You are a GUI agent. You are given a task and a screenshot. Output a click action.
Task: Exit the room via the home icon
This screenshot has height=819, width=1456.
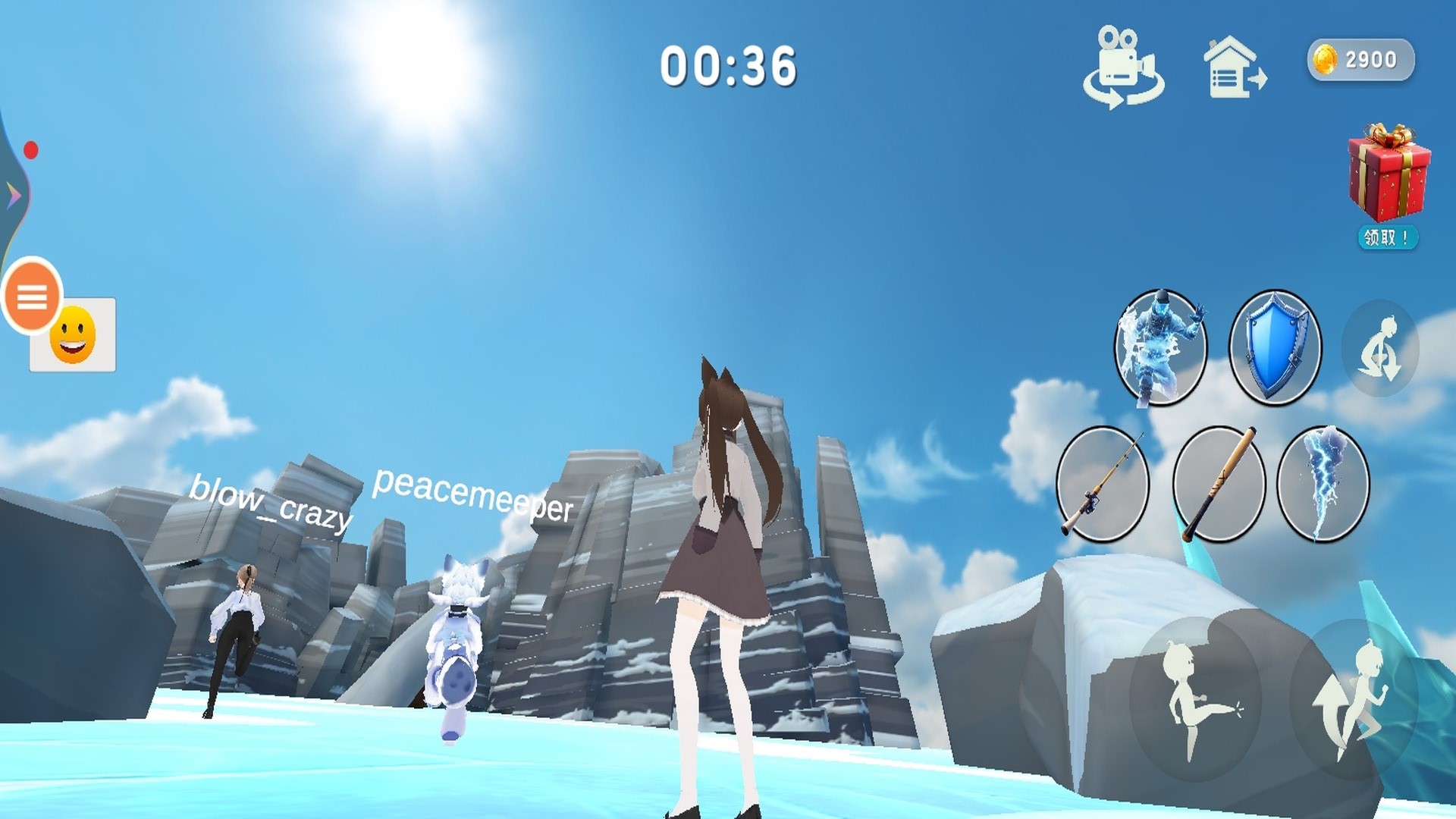point(1235,68)
